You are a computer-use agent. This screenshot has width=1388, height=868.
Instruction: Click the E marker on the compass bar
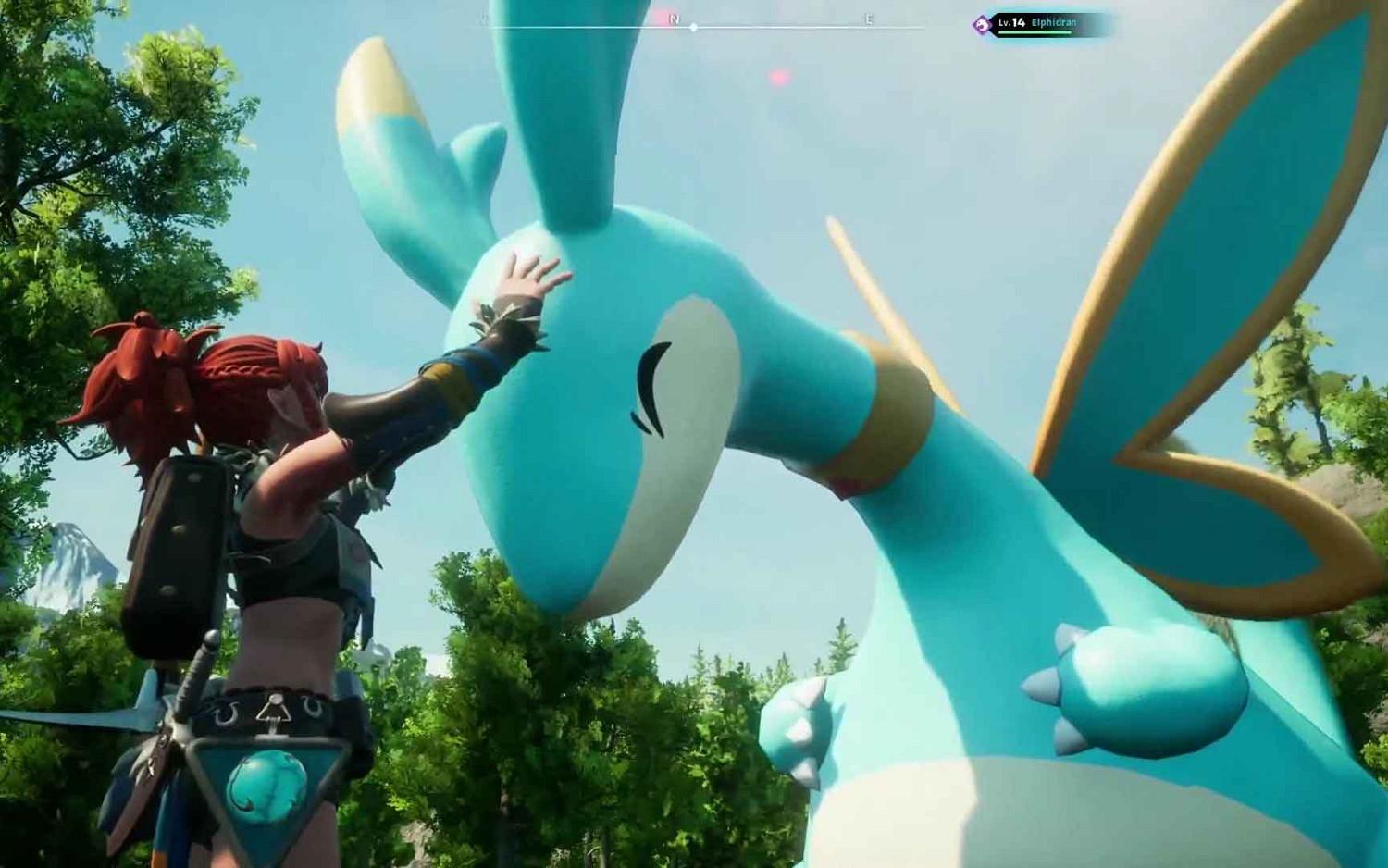[x=868, y=19]
